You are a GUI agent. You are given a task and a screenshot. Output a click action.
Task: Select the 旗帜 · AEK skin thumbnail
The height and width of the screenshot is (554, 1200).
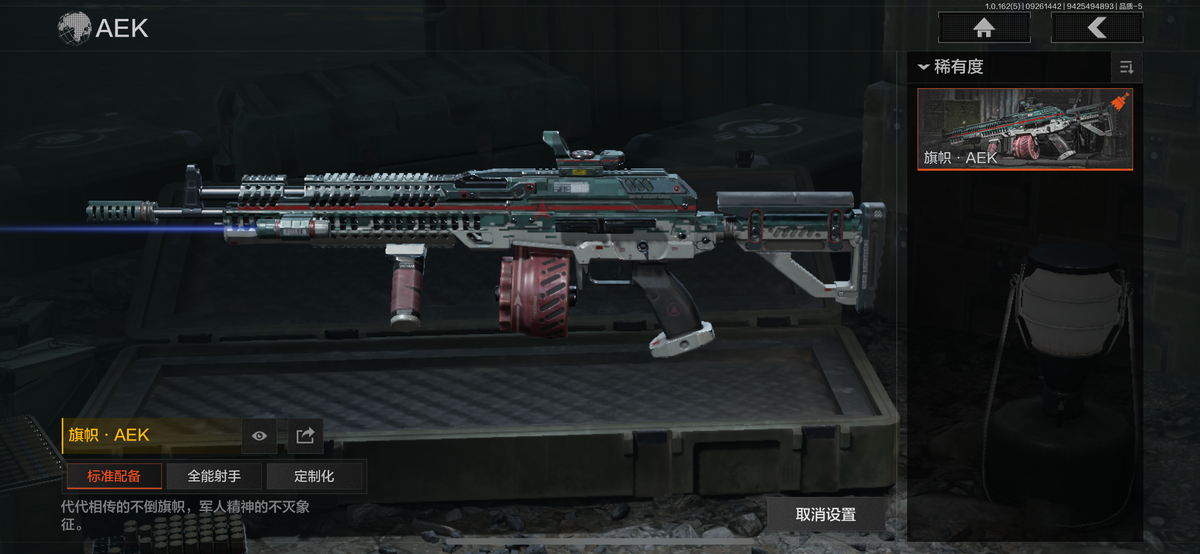coord(1025,129)
